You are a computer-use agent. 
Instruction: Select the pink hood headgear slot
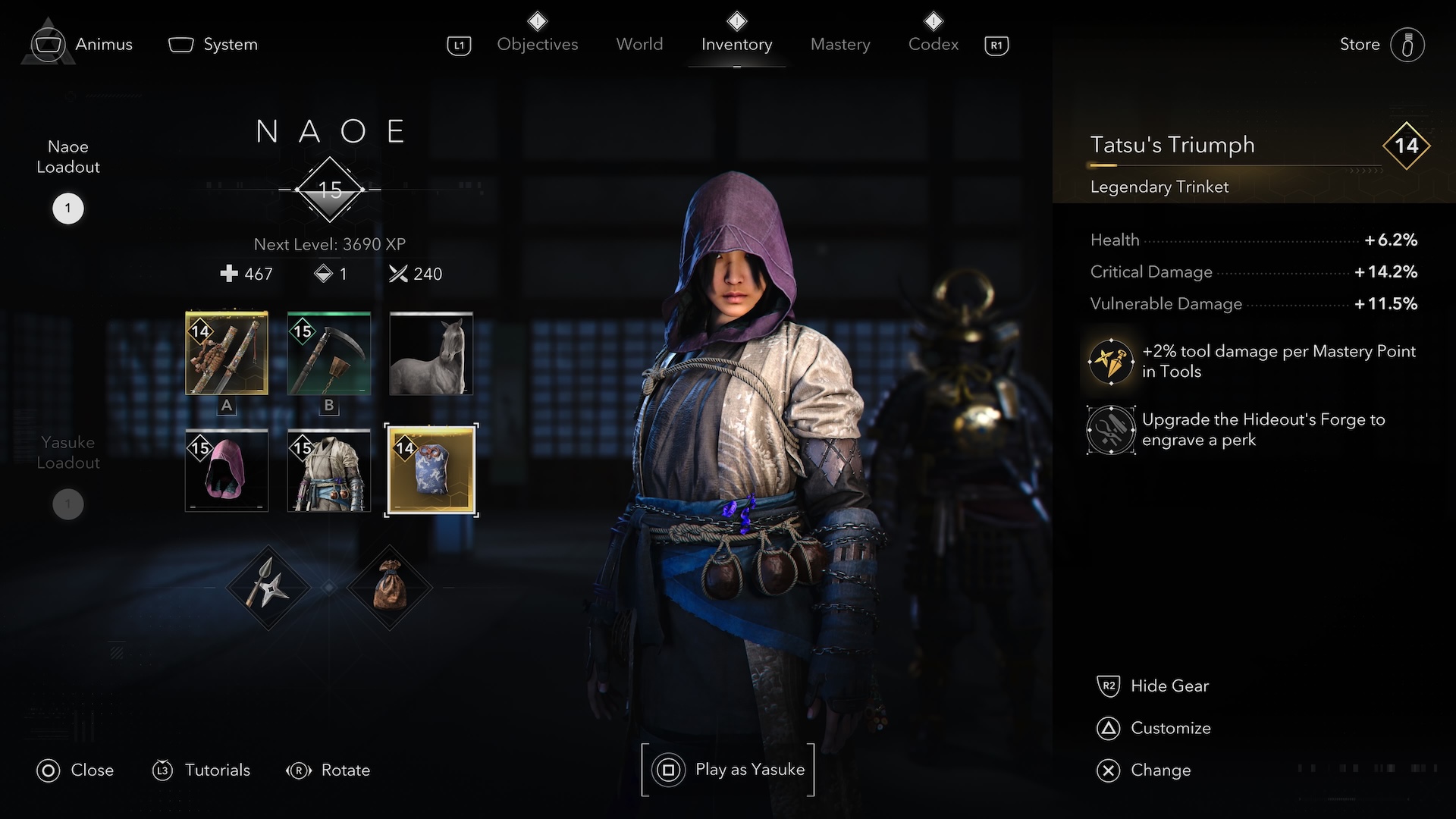227,471
